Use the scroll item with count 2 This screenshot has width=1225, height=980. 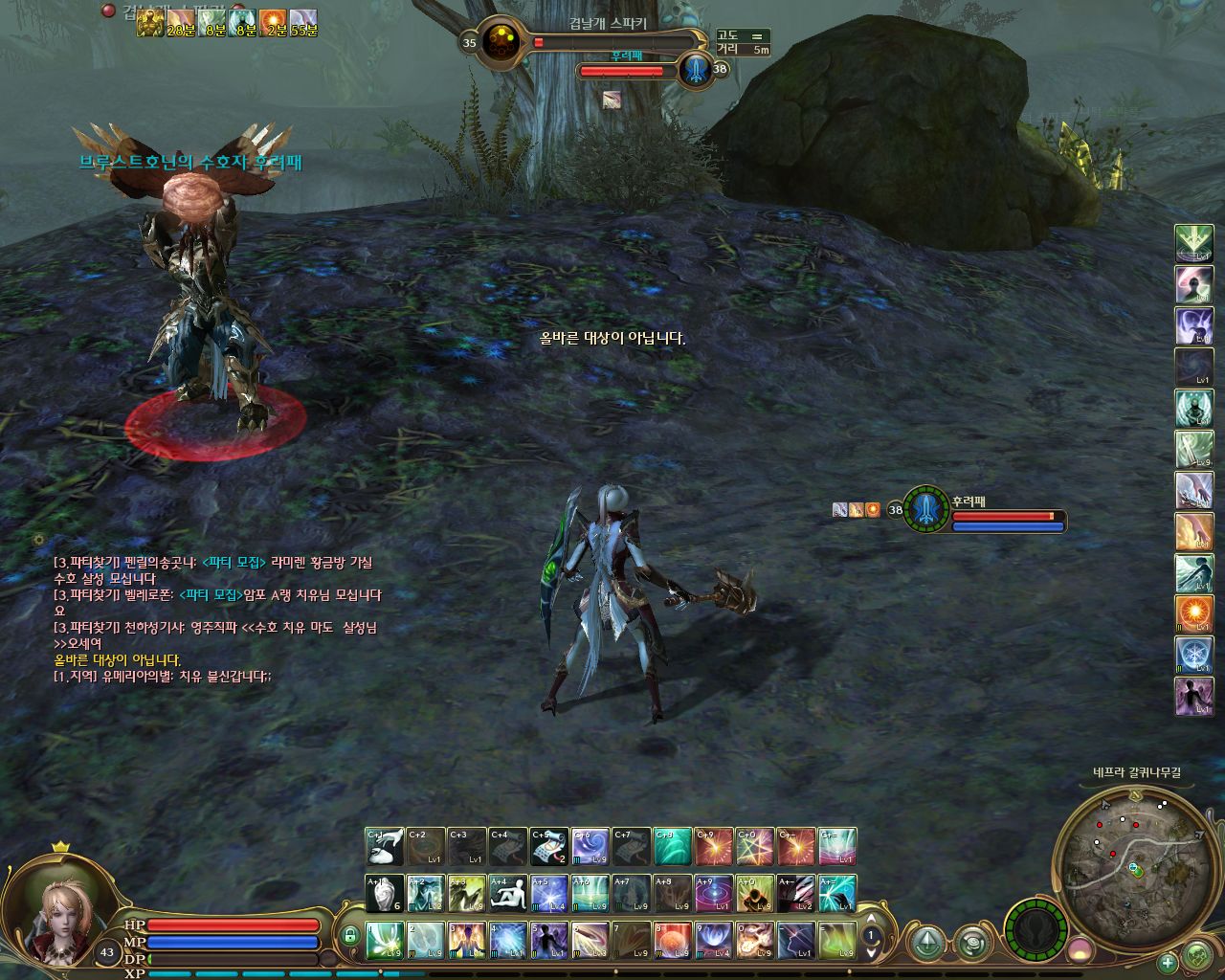point(549,847)
